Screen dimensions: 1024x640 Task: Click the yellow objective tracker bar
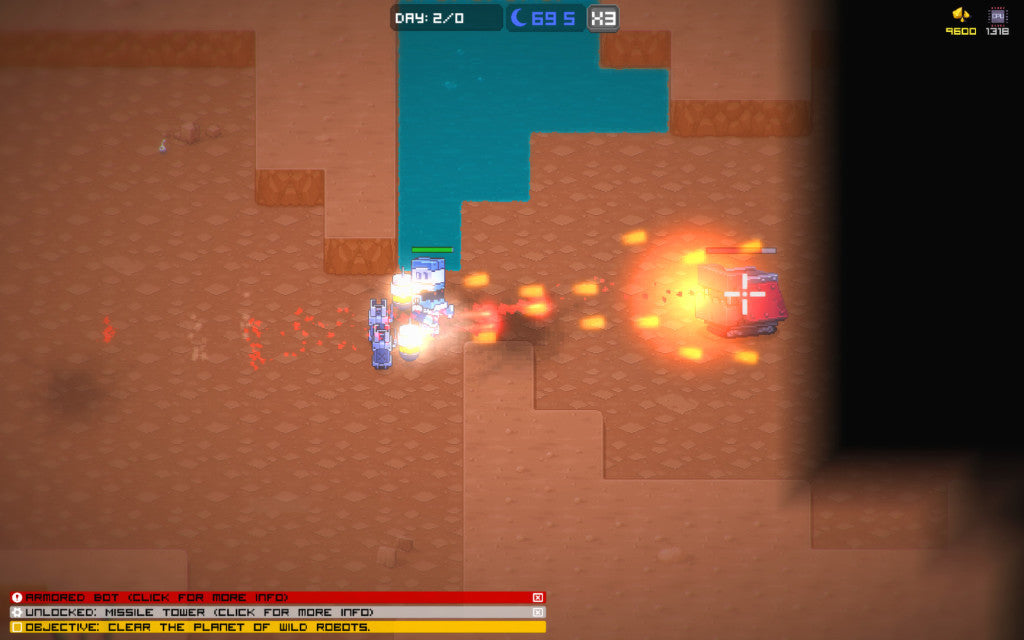pyautogui.click(x=278, y=627)
